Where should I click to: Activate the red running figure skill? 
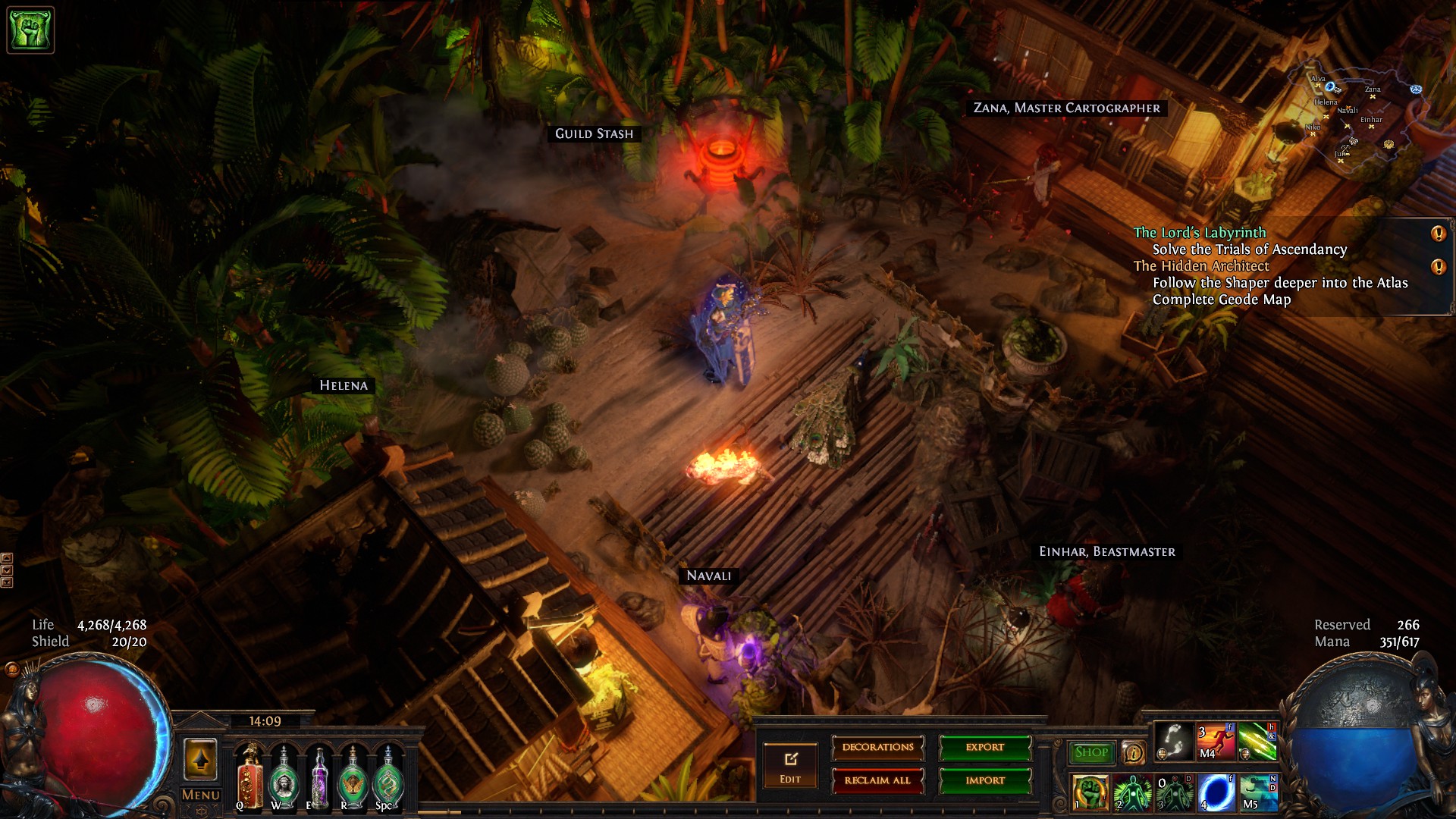(1216, 741)
